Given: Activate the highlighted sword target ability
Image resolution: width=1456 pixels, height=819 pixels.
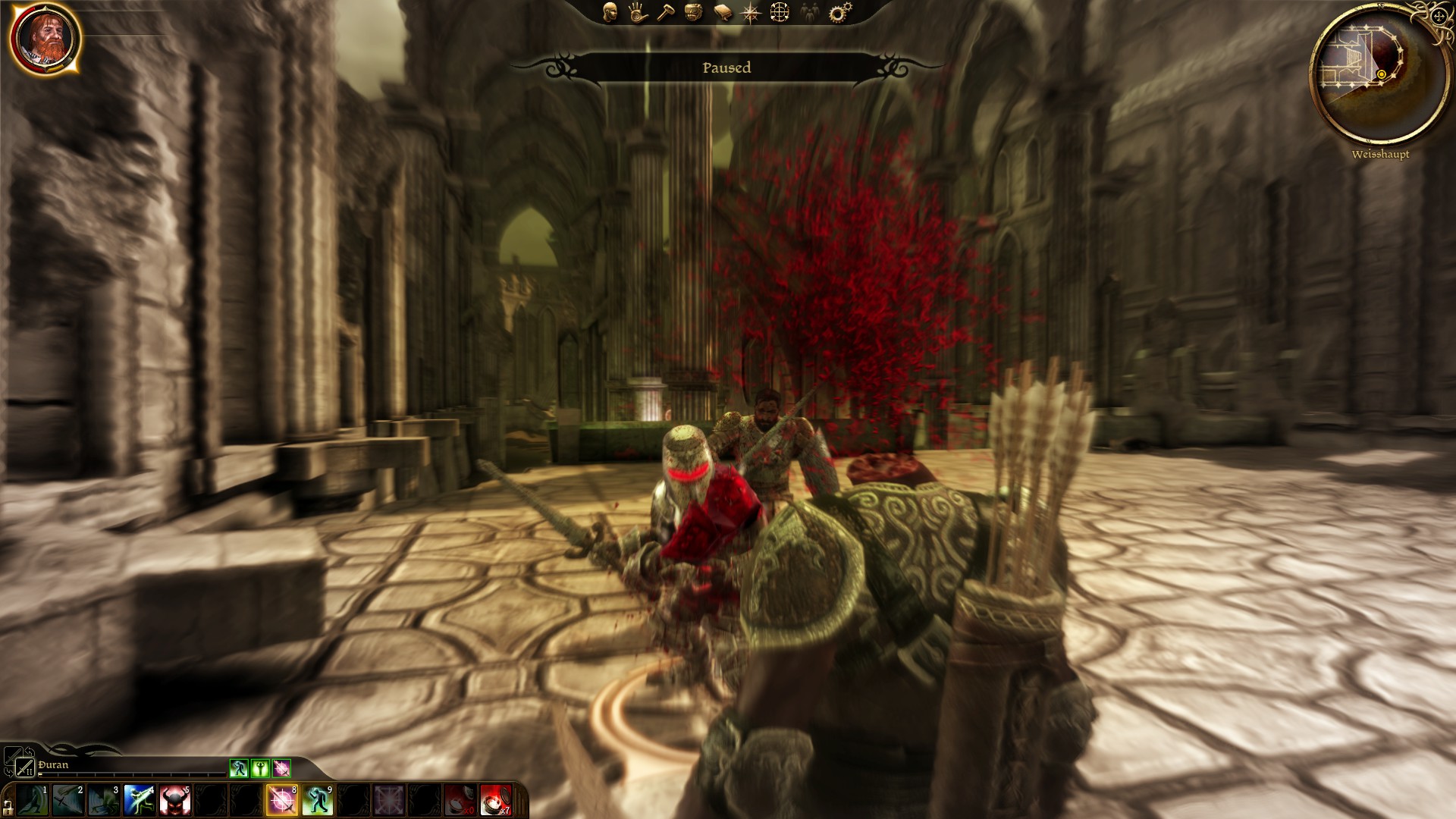Looking at the screenshot, I should [282, 801].
